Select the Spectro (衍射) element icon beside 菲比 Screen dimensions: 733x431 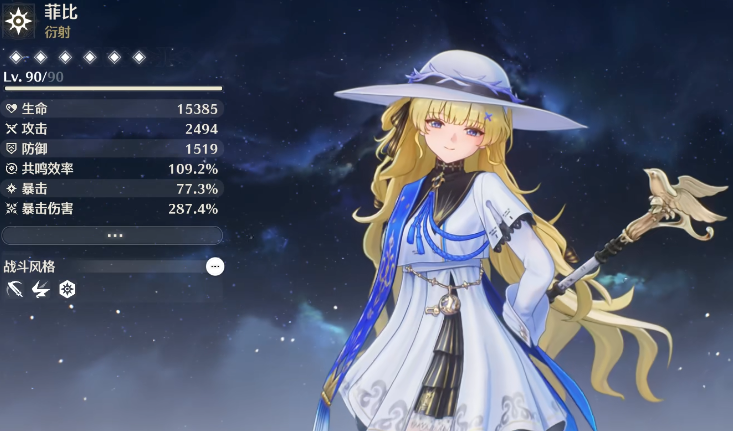click(x=19, y=21)
